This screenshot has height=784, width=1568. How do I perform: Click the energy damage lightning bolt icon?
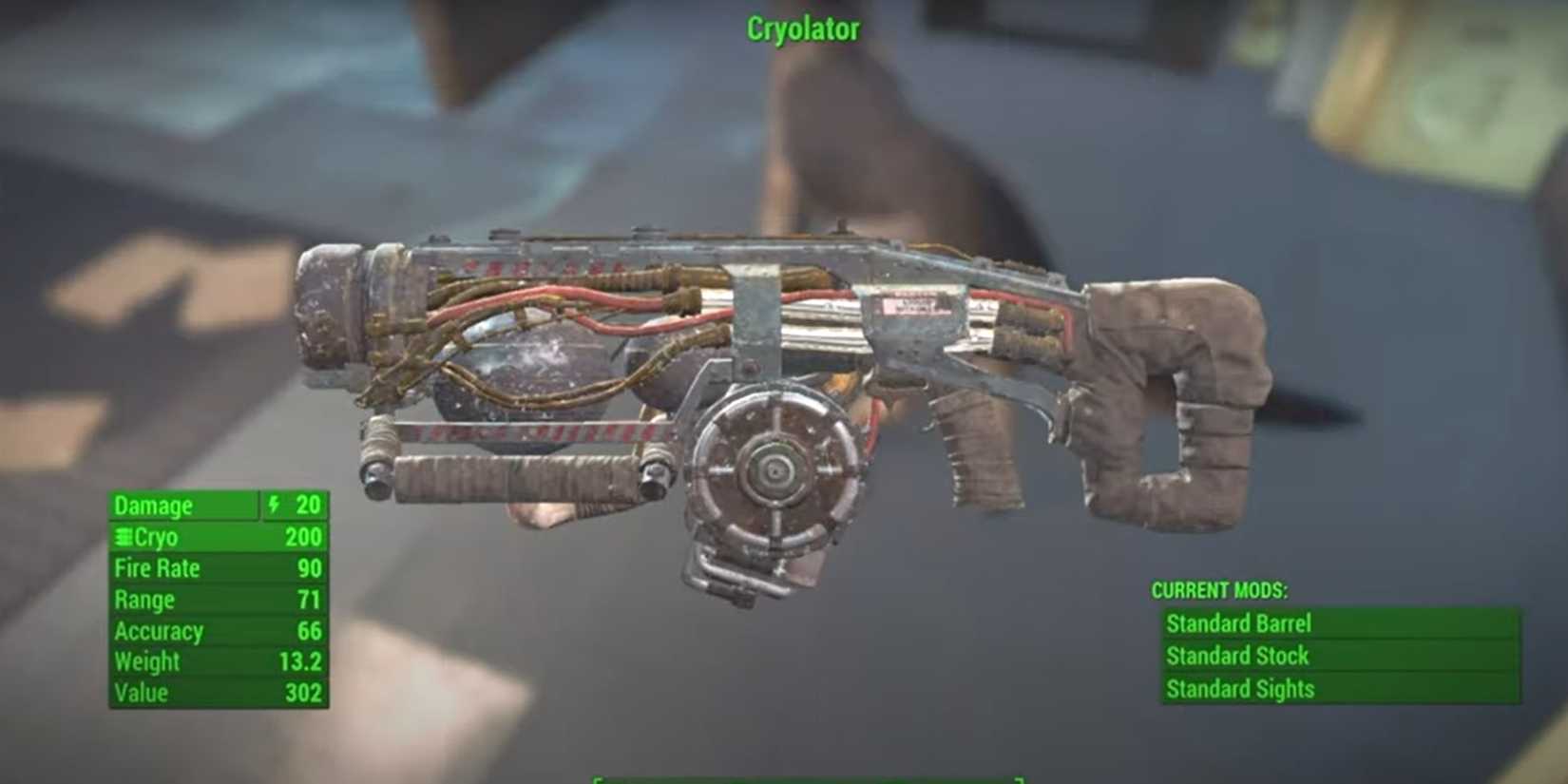[273, 506]
